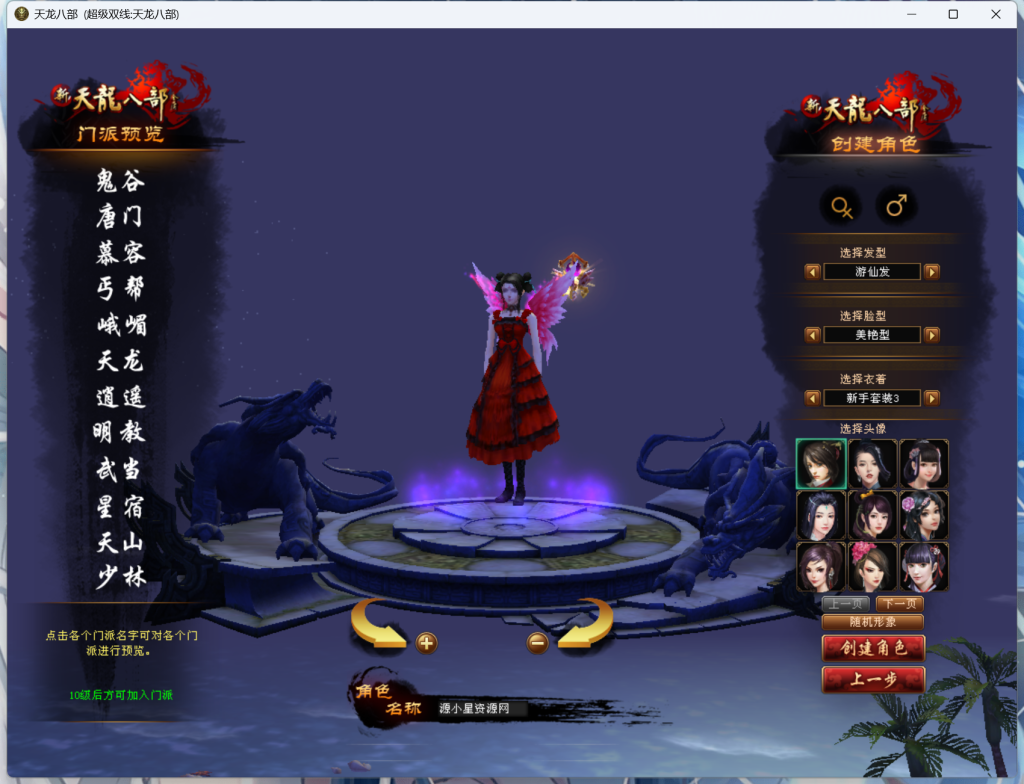Switch to previous face type before 美艳型
Screen dimensions: 1024x784
click(812, 335)
